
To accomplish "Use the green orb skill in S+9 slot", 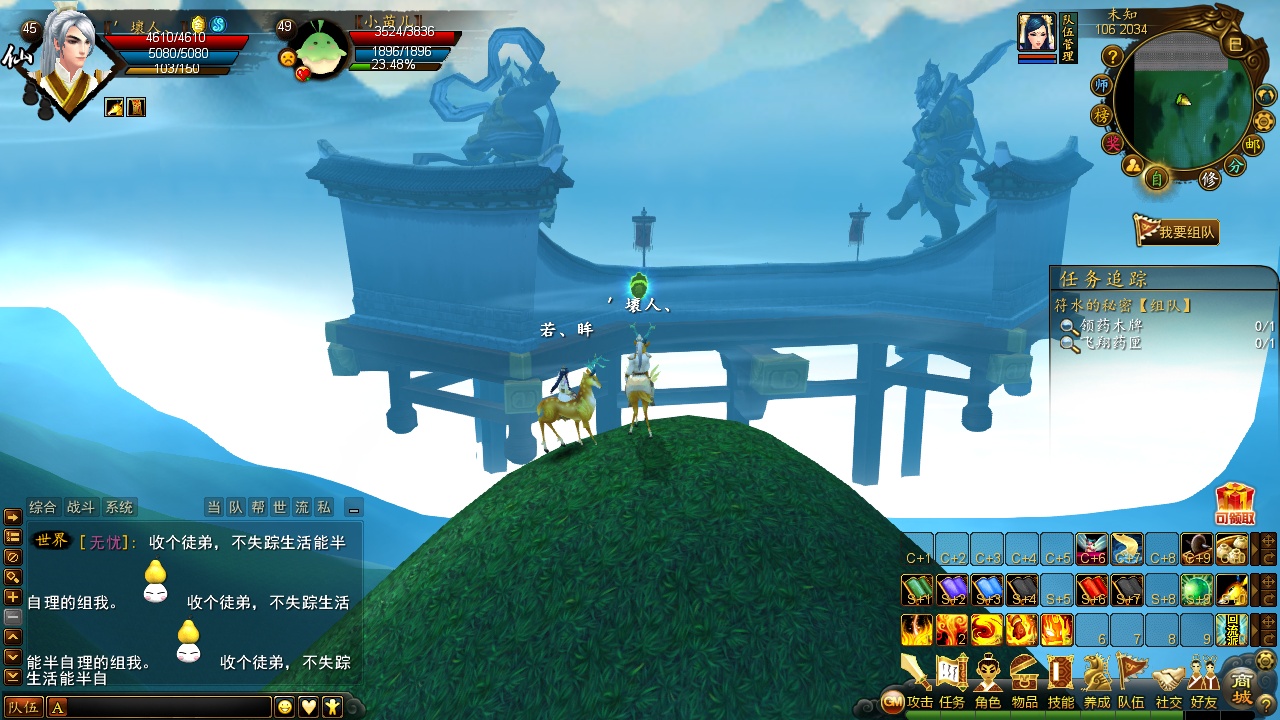I will coord(1197,590).
